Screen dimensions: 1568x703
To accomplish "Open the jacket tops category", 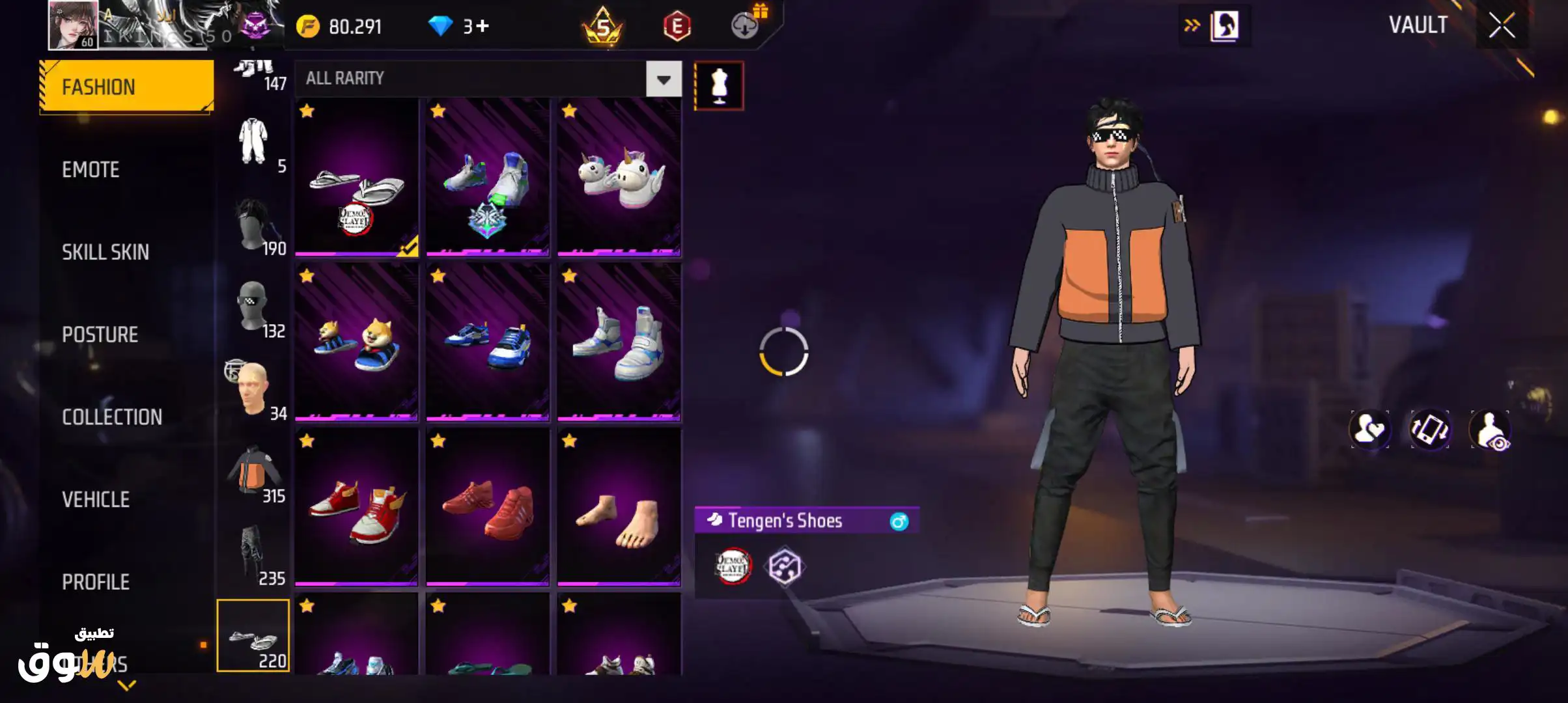I will pyautogui.click(x=253, y=473).
